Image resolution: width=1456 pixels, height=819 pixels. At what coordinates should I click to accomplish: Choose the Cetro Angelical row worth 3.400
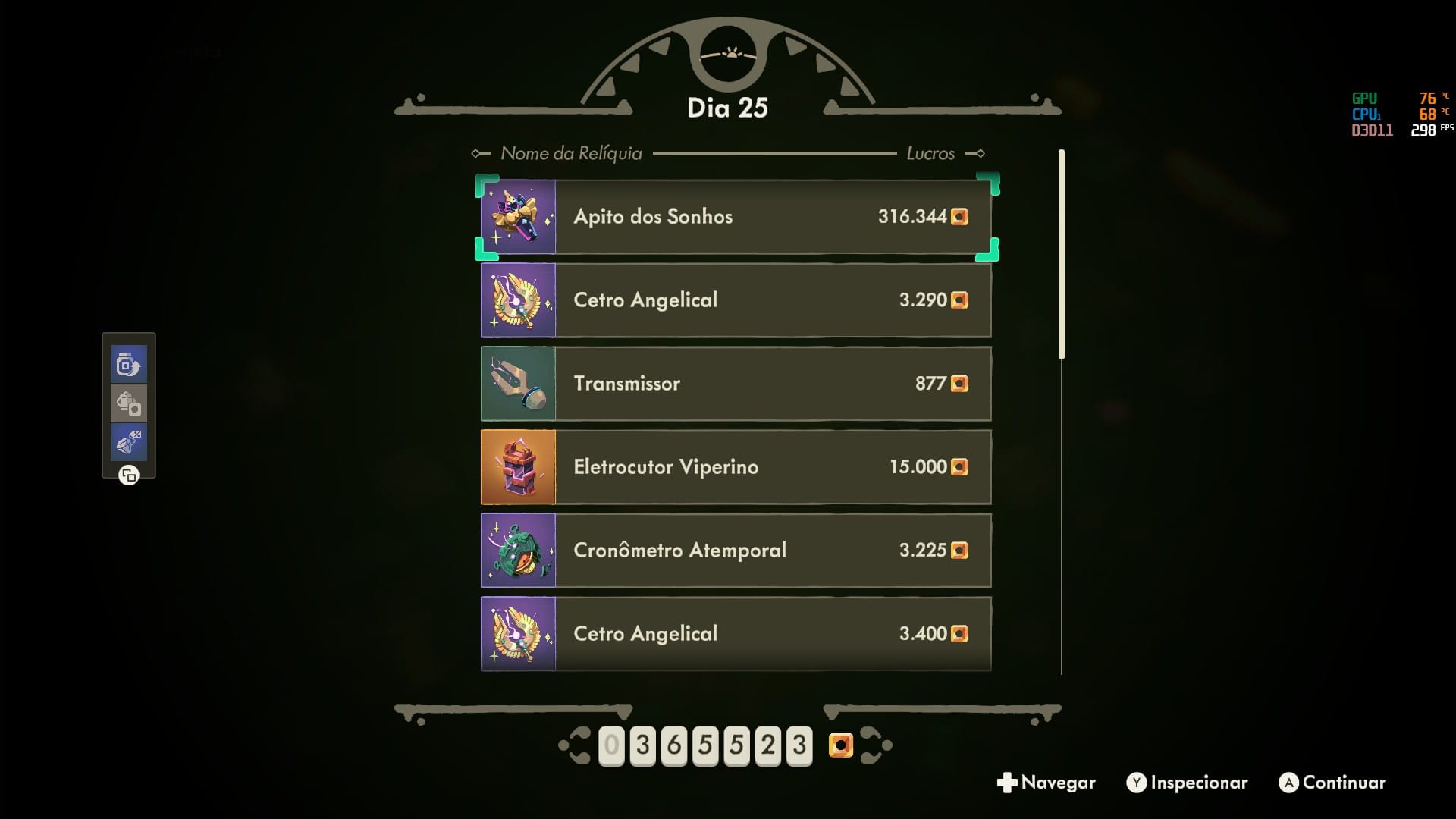[736, 634]
